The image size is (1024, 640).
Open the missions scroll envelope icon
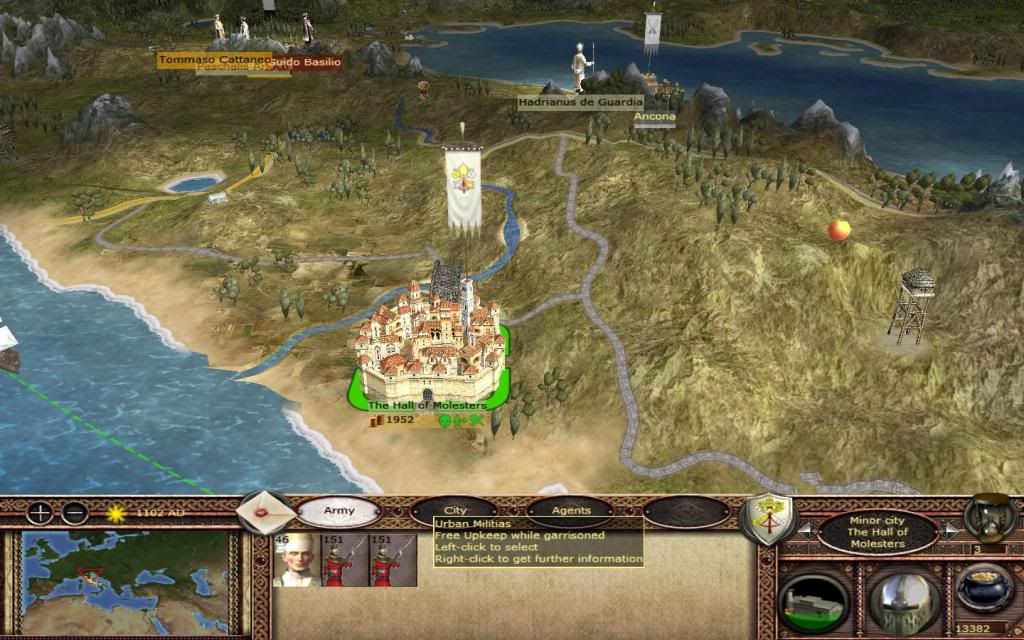(265, 512)
